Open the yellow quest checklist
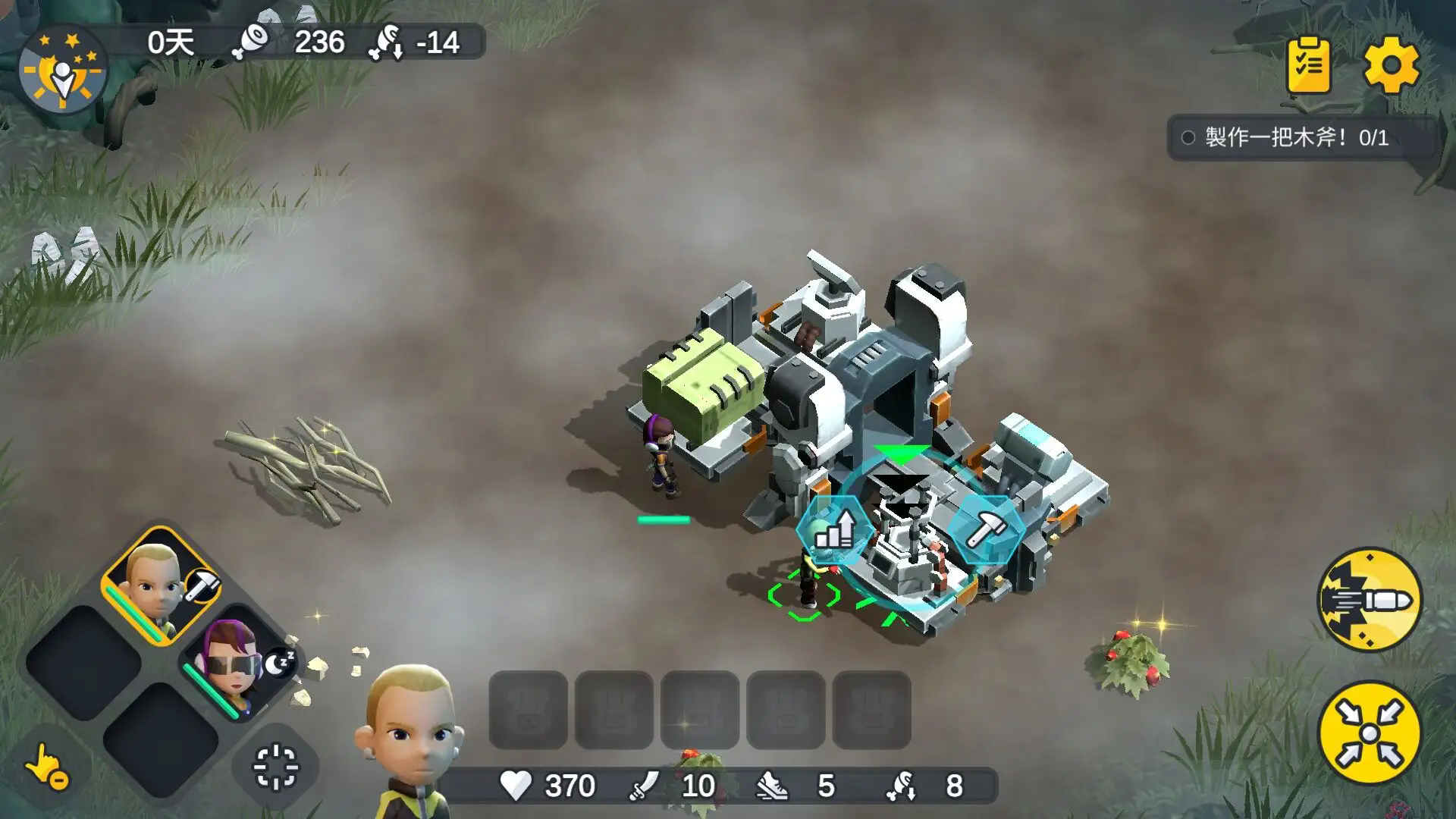The width and height of the screenshot is (1456, 819). pos(1308,65)
